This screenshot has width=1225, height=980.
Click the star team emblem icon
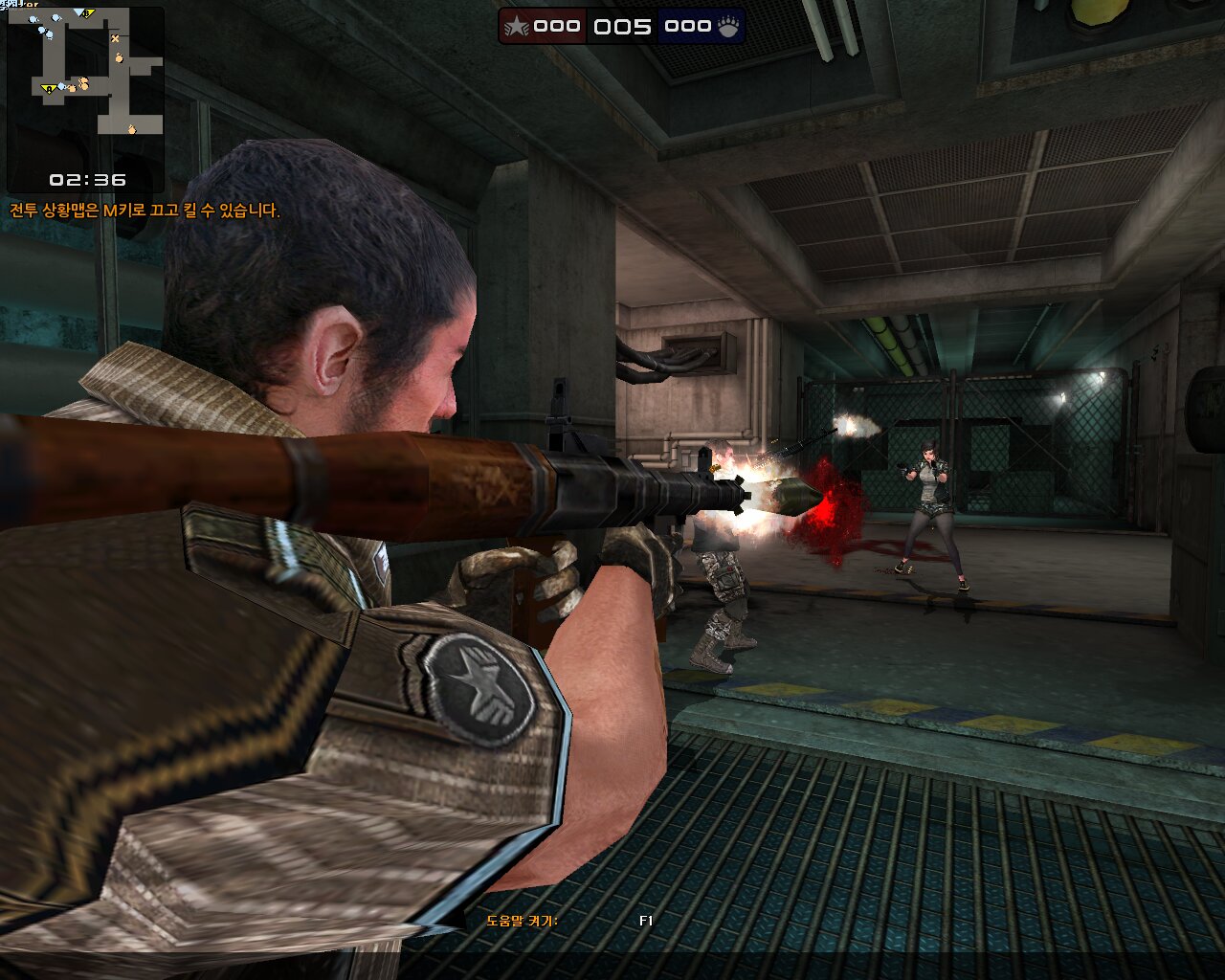point(516,26)
